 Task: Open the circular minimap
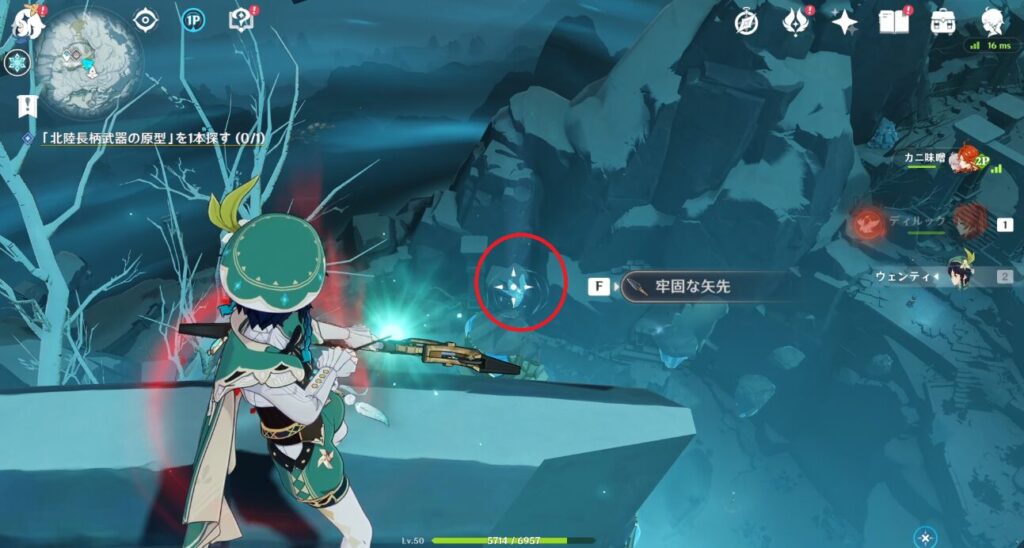point(87,62)
